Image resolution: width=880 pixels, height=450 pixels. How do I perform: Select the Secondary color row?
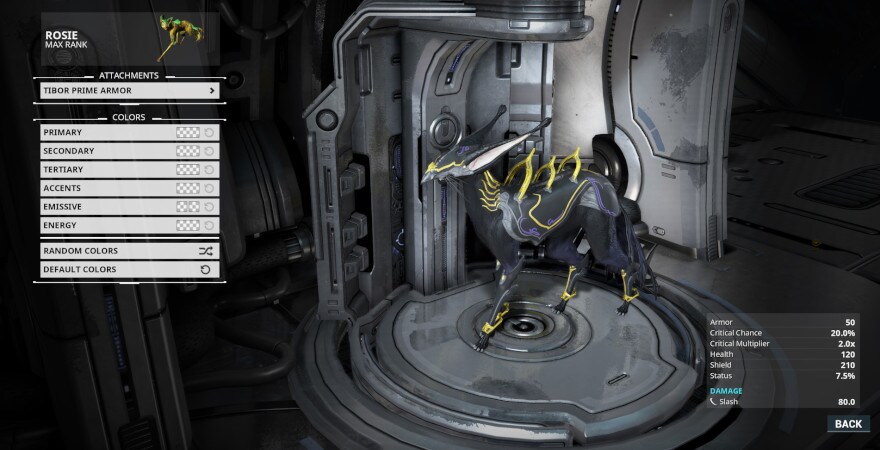click(128, 151)
